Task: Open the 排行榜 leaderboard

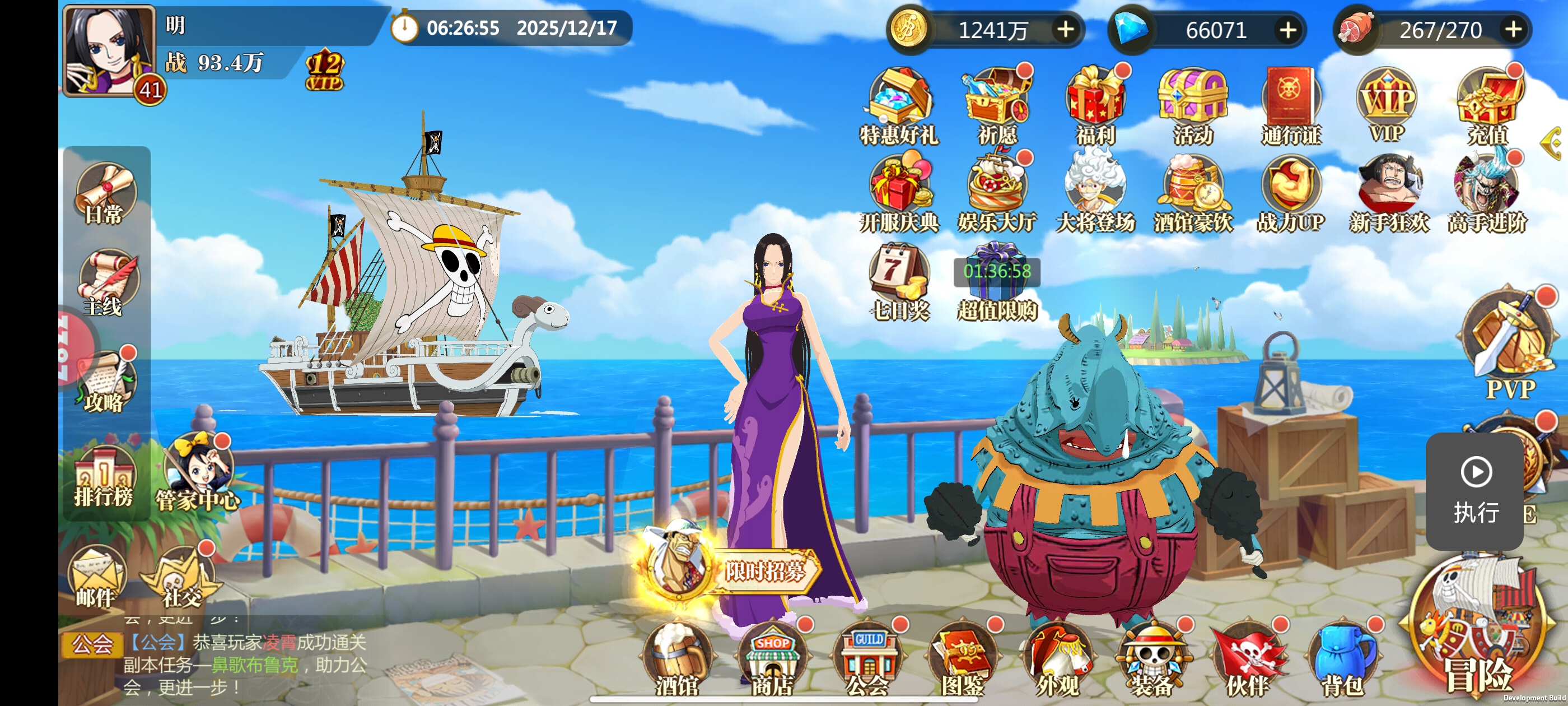Action: click(x=104, y=477)
